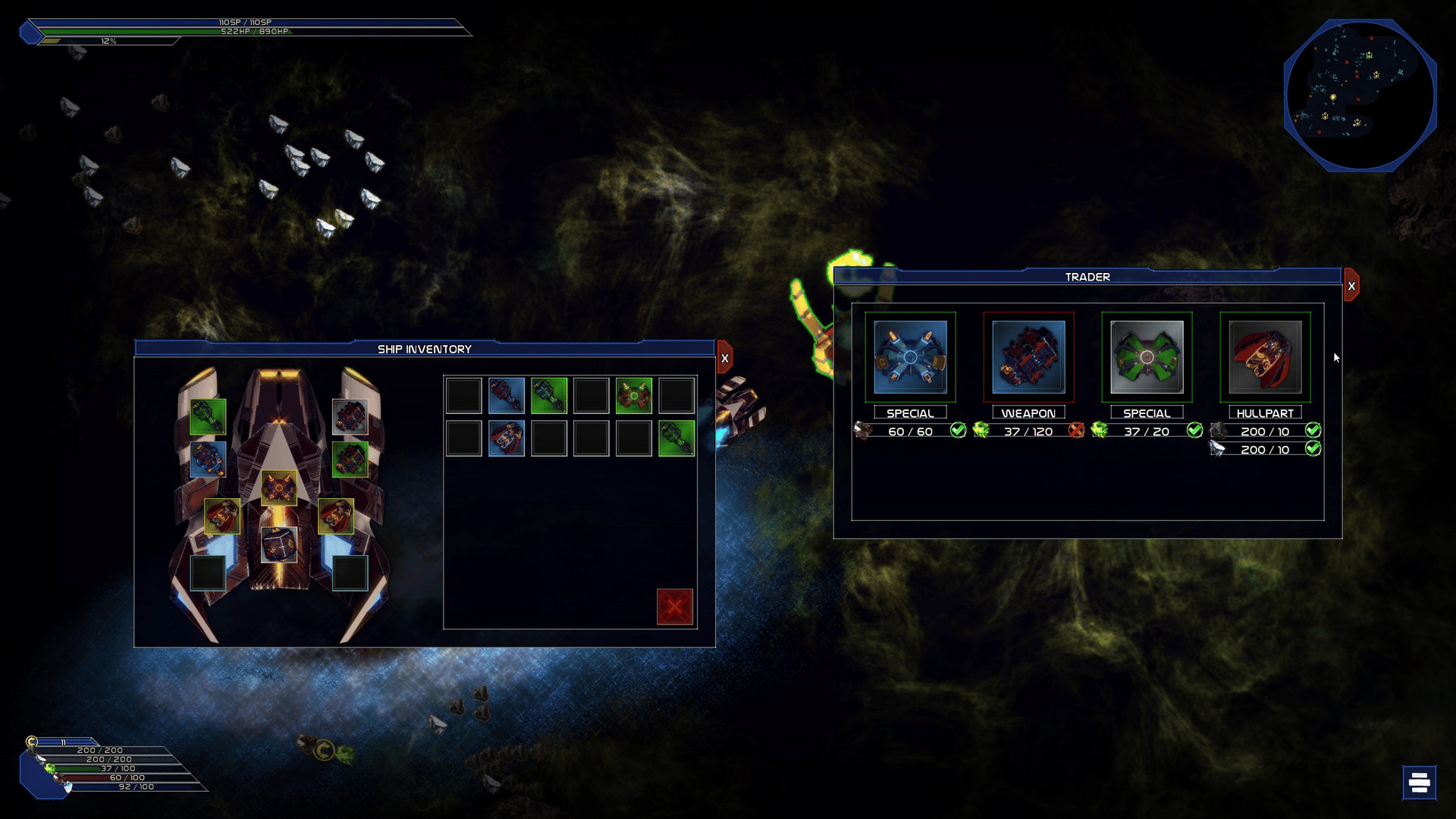Buy the blue Special module from trader

pos(910,357)
